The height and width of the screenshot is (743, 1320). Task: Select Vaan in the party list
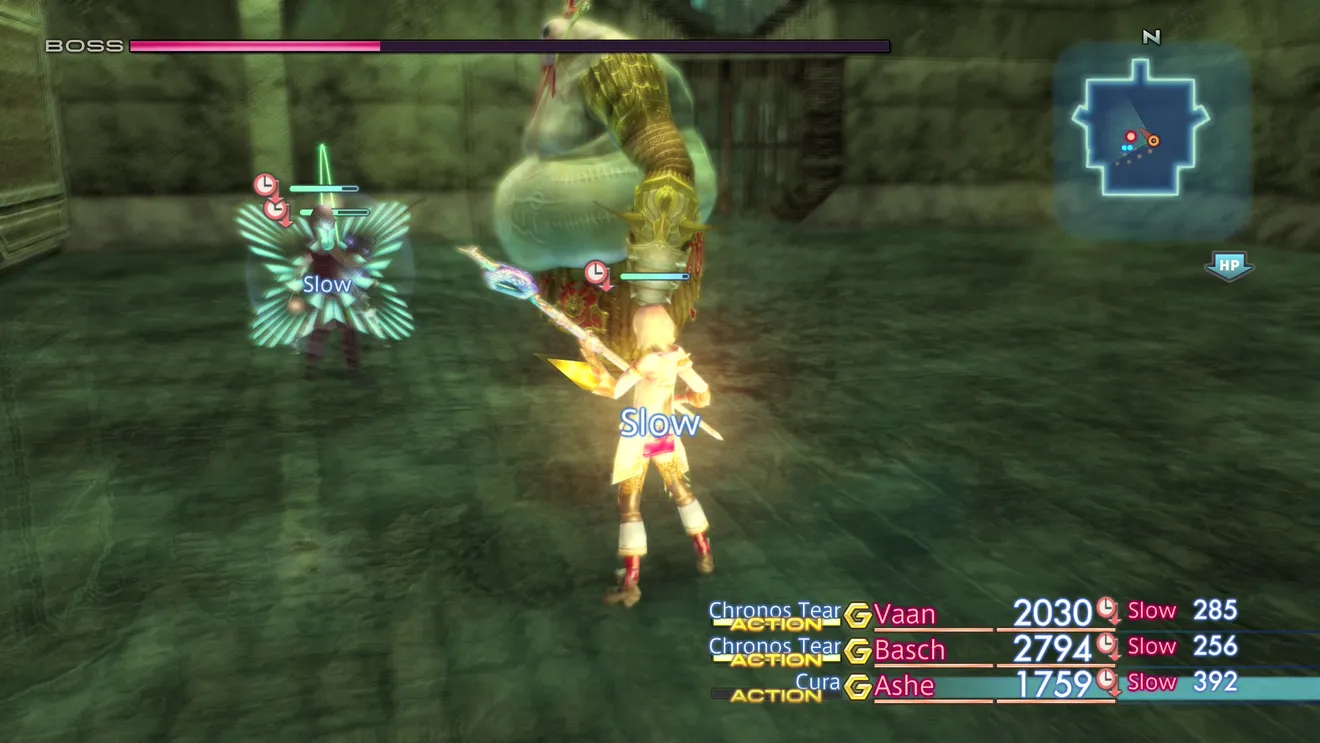904,614
